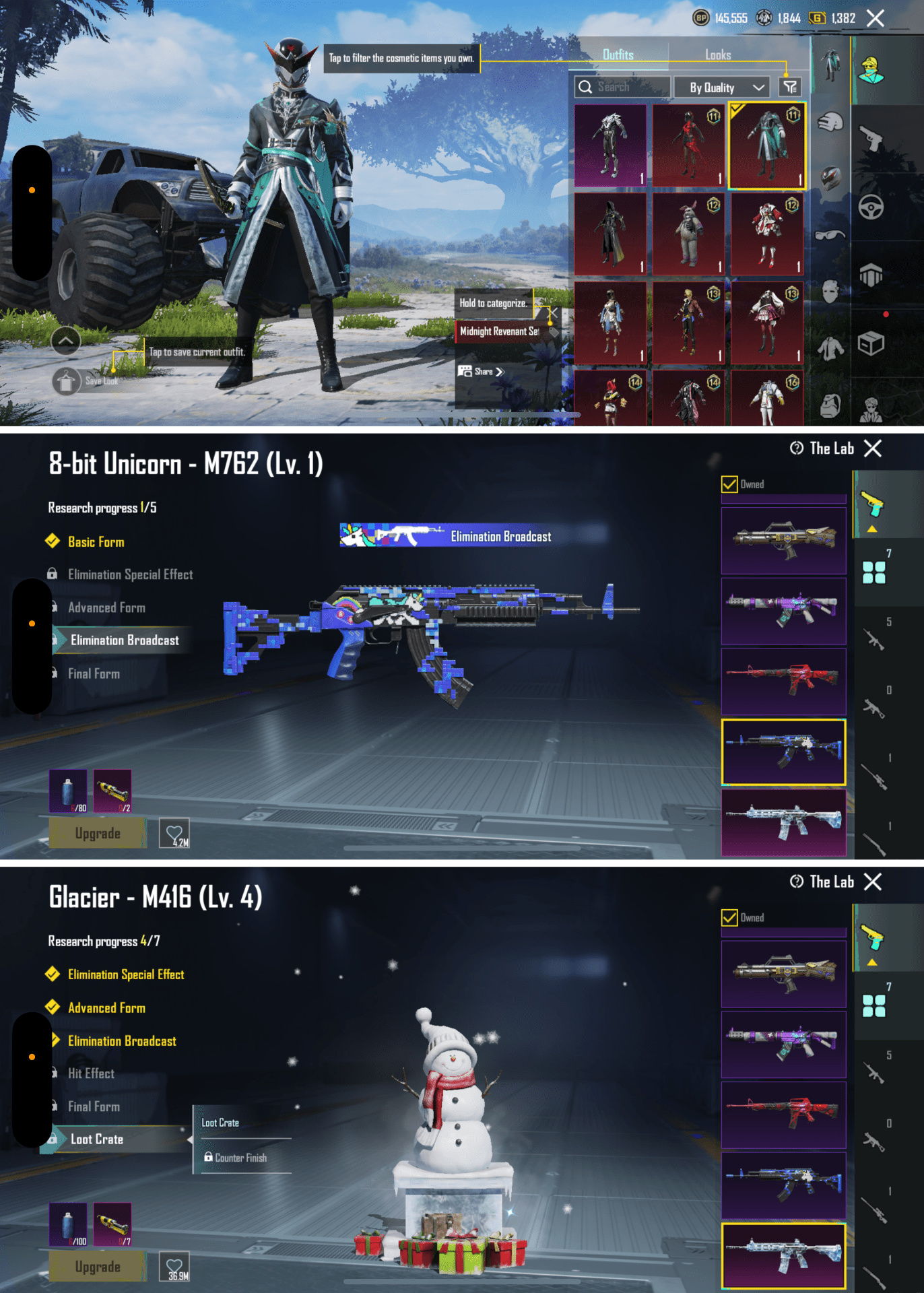The width and height of the screenshot is (924, 1293).
Task: Click the Save Look button
Action: pyautogui.click(x=65, y=380)
